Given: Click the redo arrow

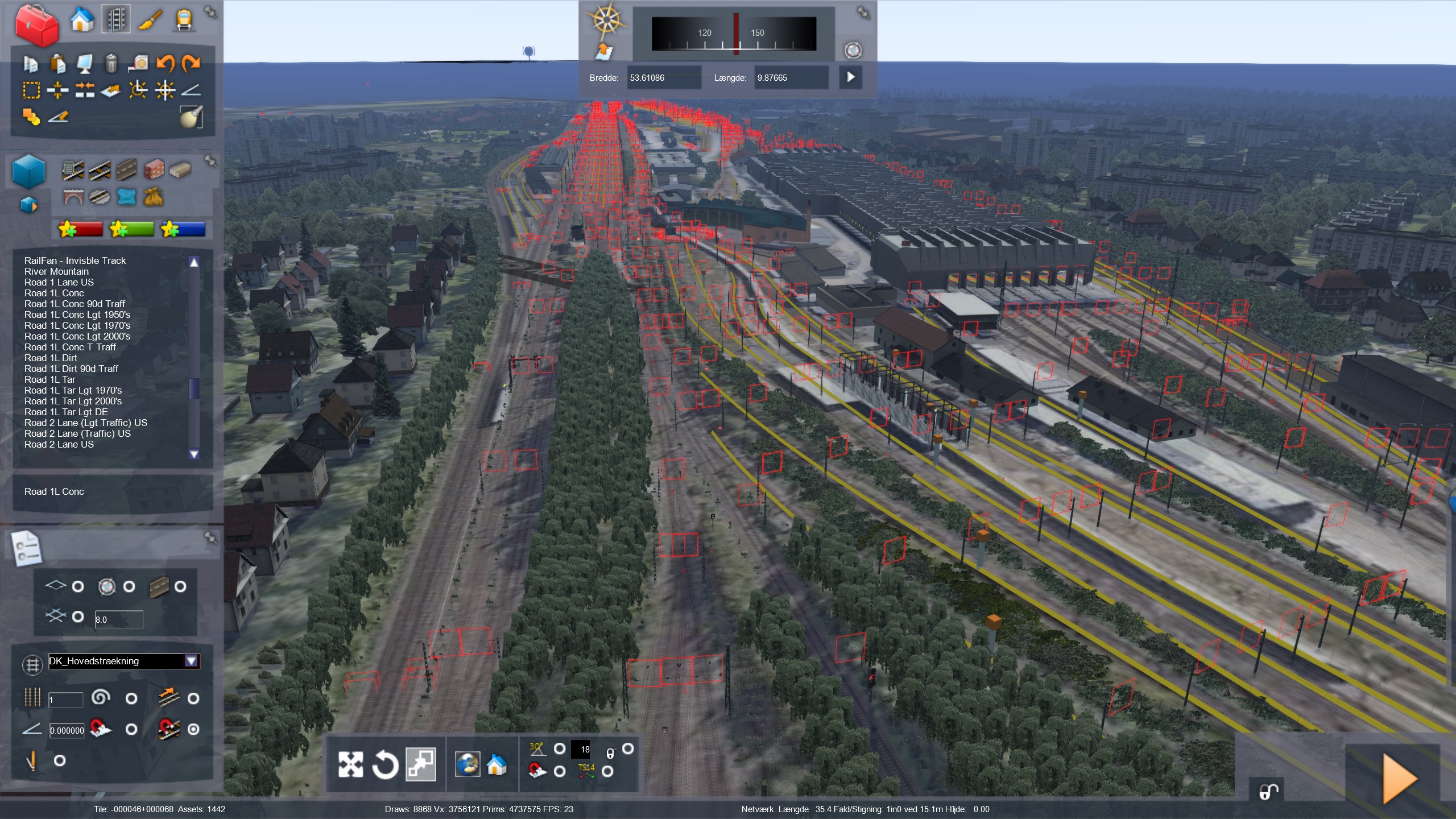Looking at the screenshot, I should click(x=192, y=63).
